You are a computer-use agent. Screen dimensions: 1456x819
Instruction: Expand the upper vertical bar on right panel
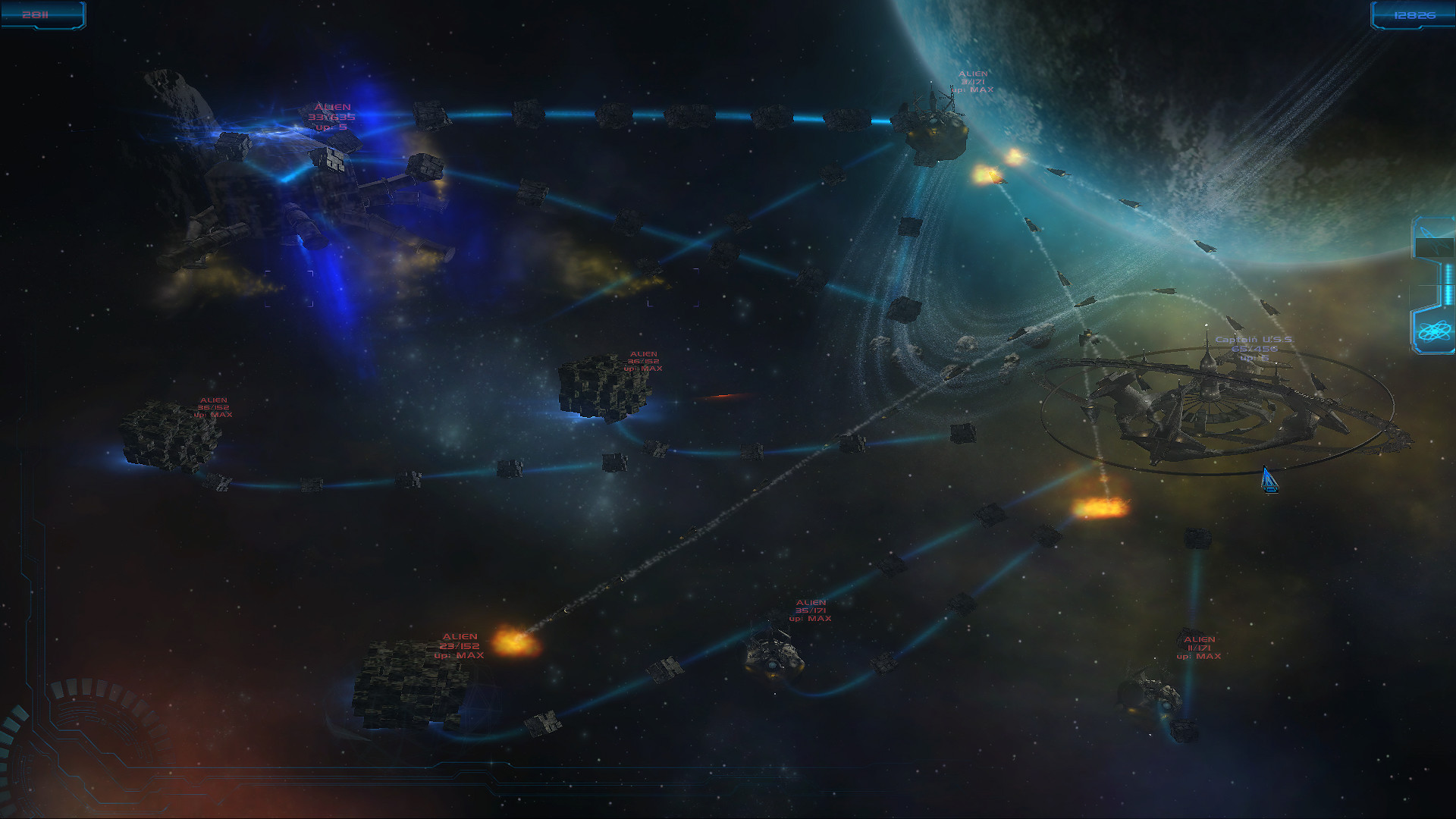1448,273
